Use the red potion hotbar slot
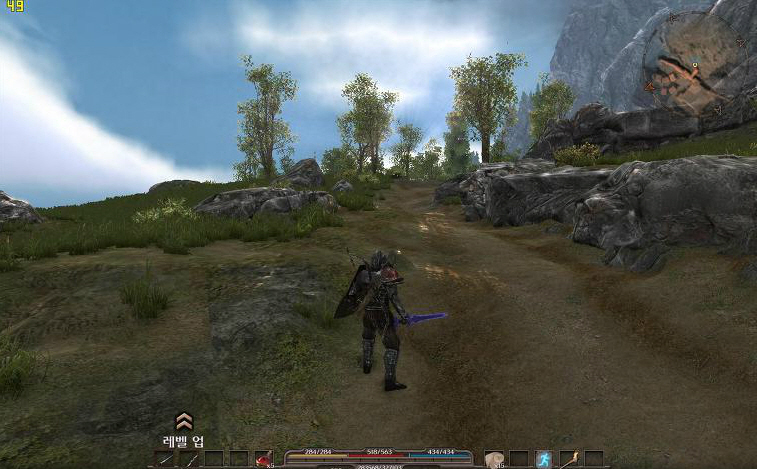This screenshot has width=757, height=469. [263, 459]
